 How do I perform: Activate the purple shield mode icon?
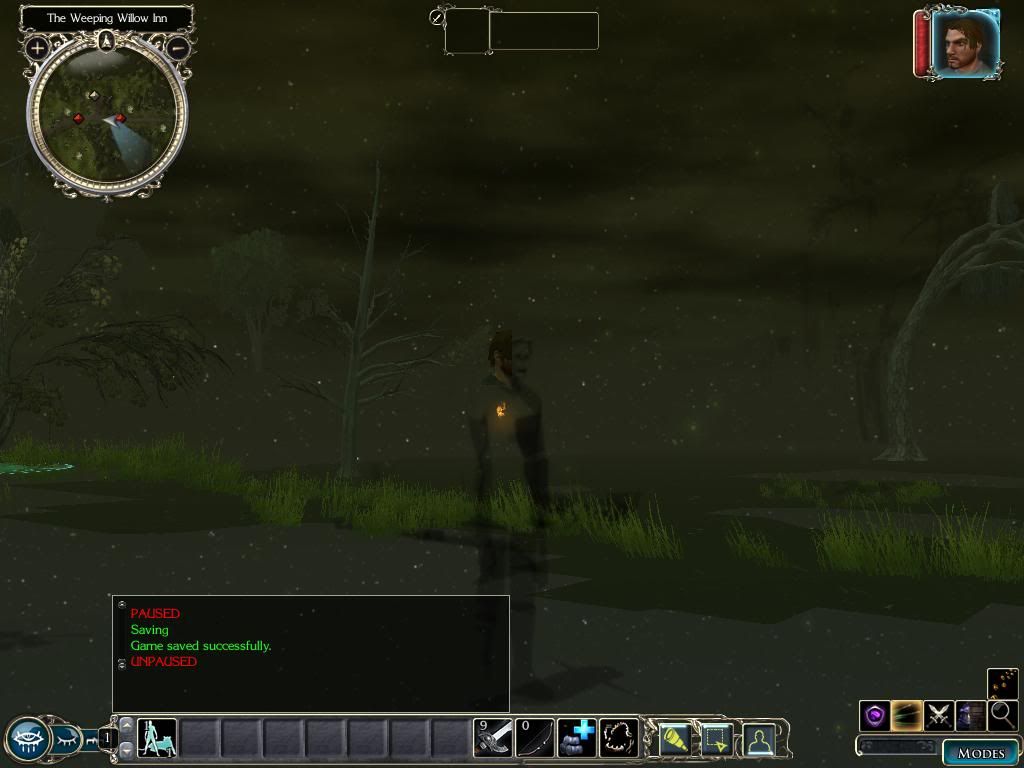coord(875,715)
